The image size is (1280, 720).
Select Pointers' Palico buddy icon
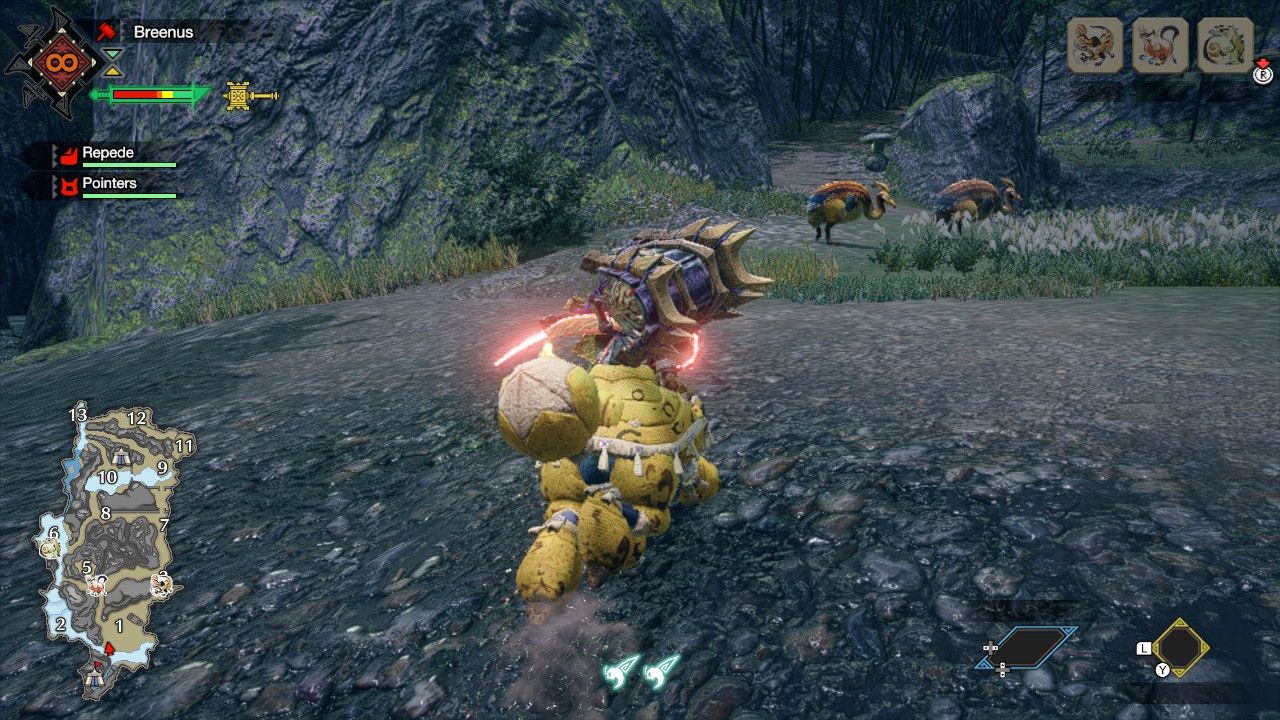point(70,183)
